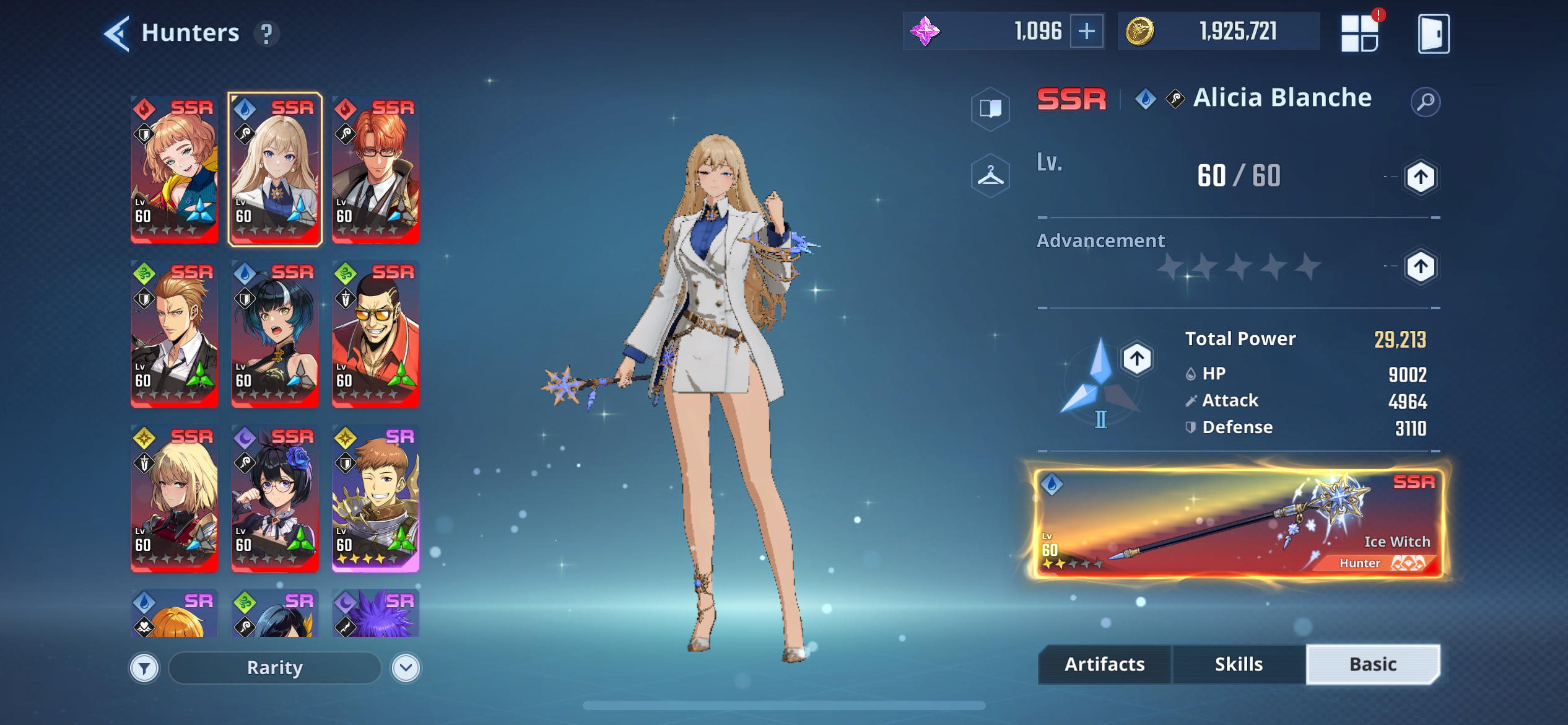The height and width of the screenshot is (725, 1568).
Task: Tap the filter funnel icon near Rarity
Action: 144,668
